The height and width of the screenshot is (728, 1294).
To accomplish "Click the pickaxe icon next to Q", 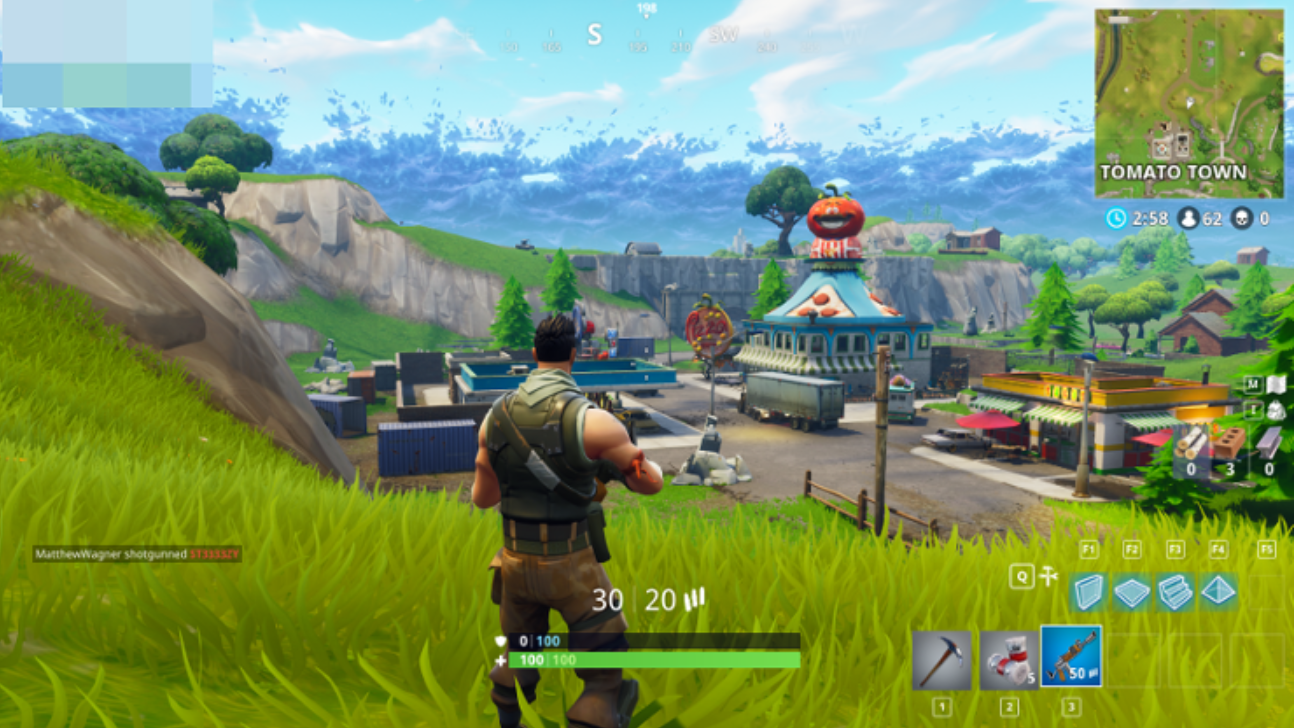I will [1049, 574].
